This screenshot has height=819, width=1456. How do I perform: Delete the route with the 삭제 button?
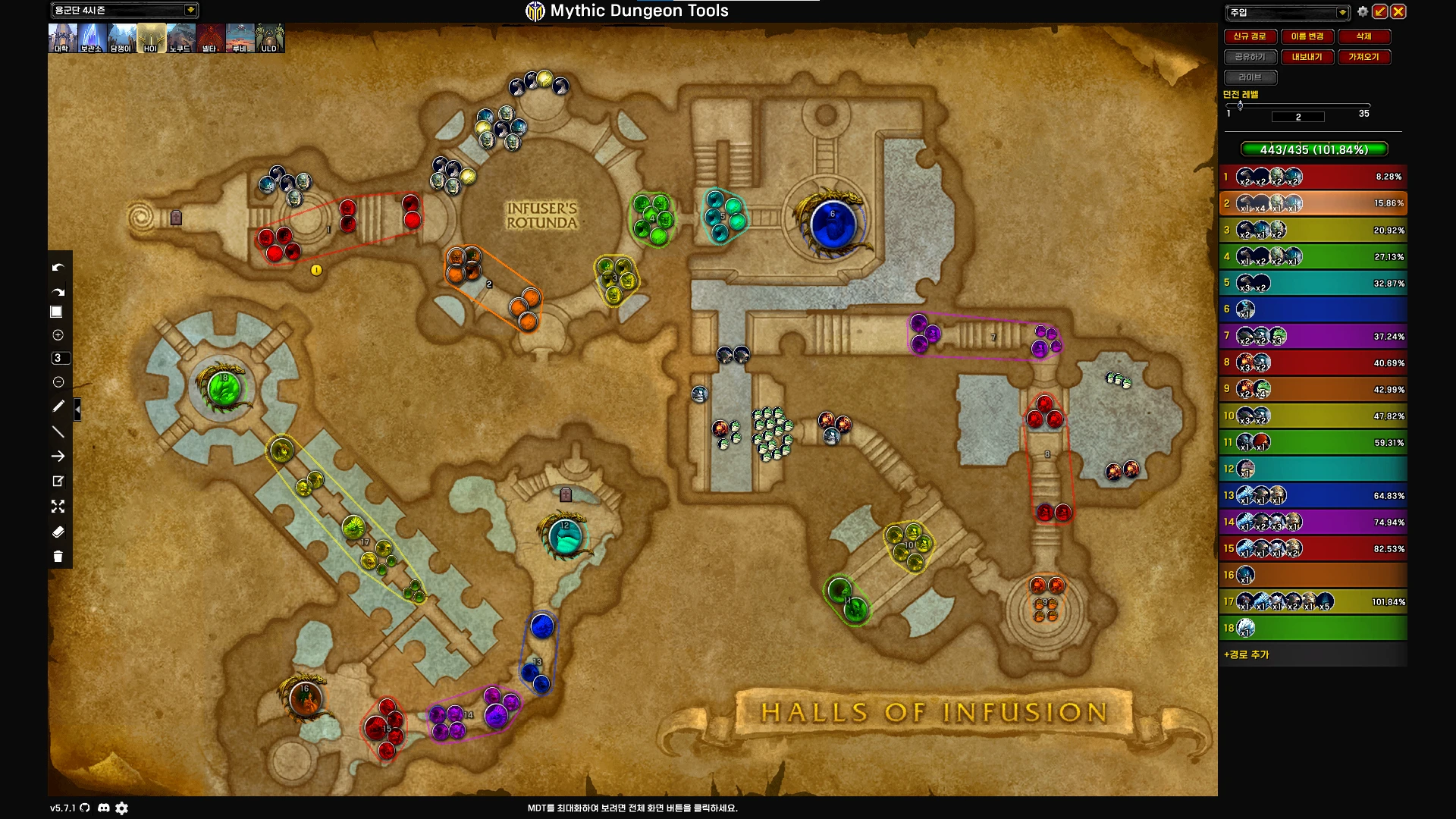pos(1363,36)
